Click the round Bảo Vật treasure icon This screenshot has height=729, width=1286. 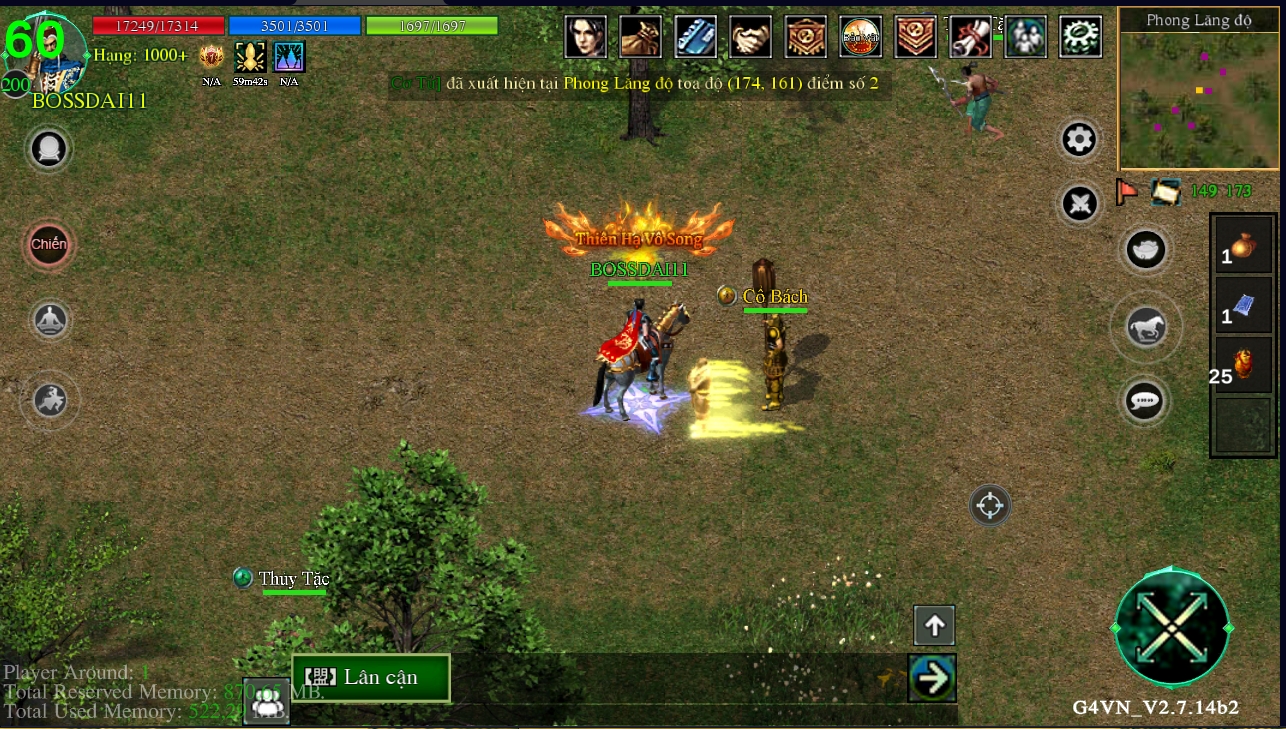tap(860, 37)
